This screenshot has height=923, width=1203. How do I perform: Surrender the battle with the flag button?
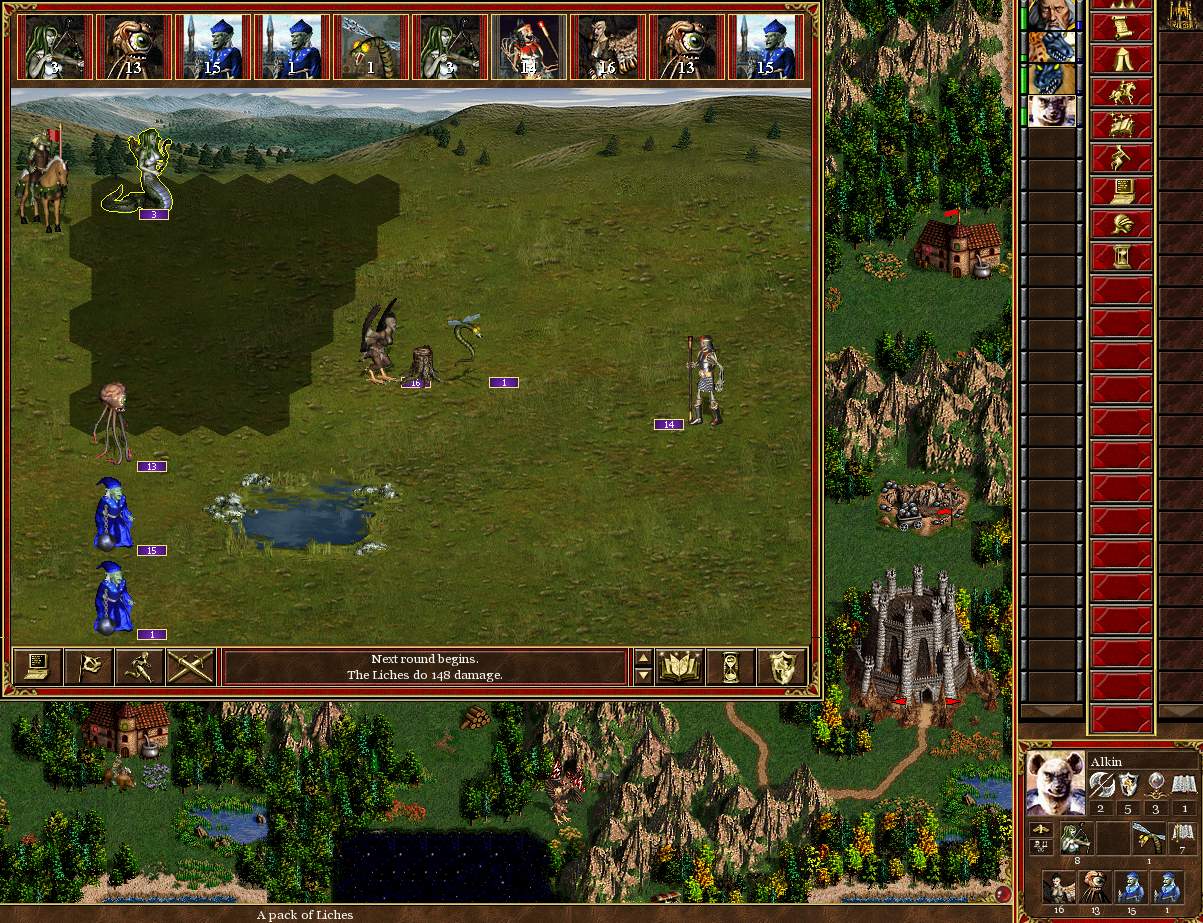88,667
